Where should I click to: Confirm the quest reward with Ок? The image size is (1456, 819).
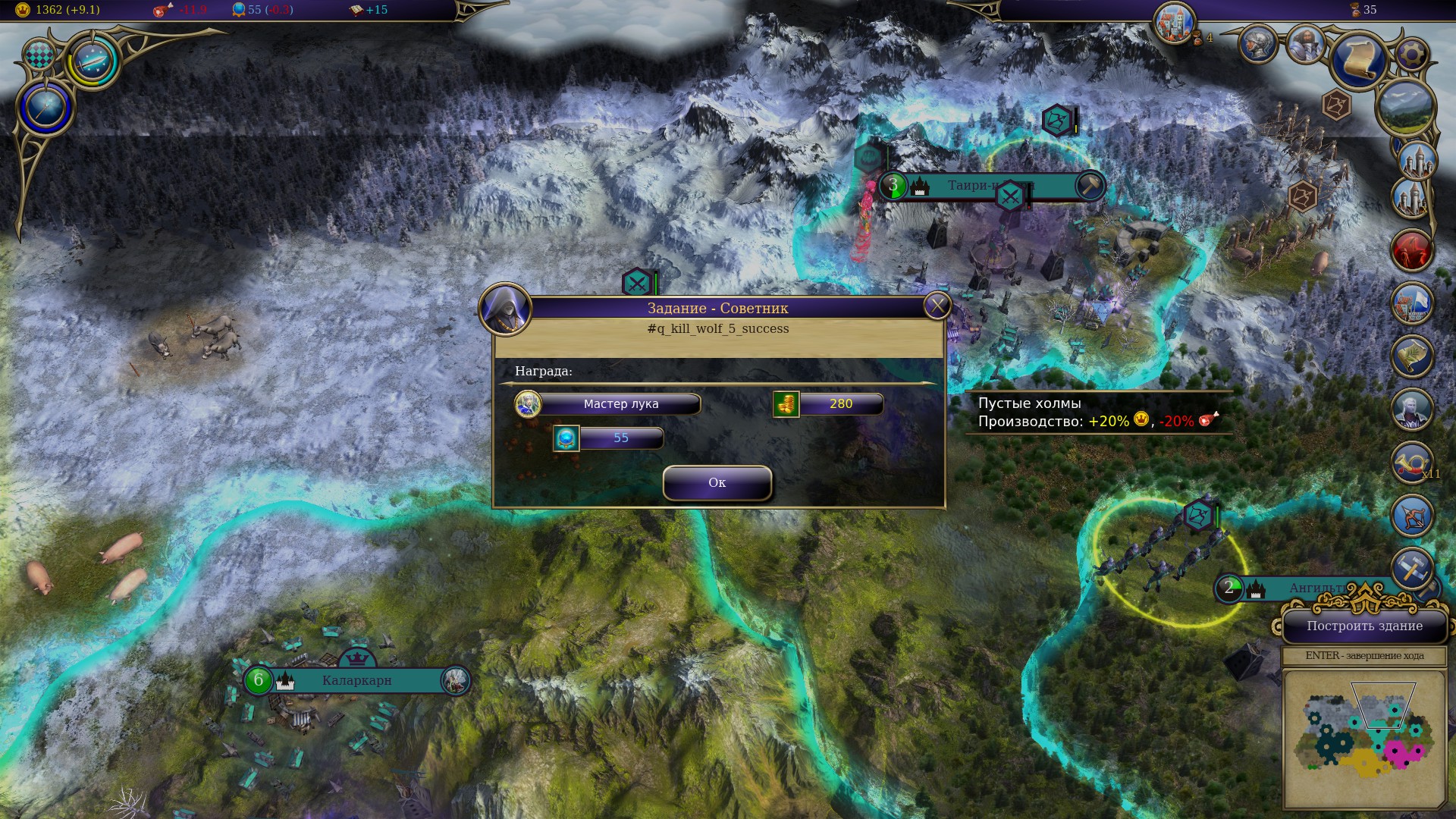717,483
